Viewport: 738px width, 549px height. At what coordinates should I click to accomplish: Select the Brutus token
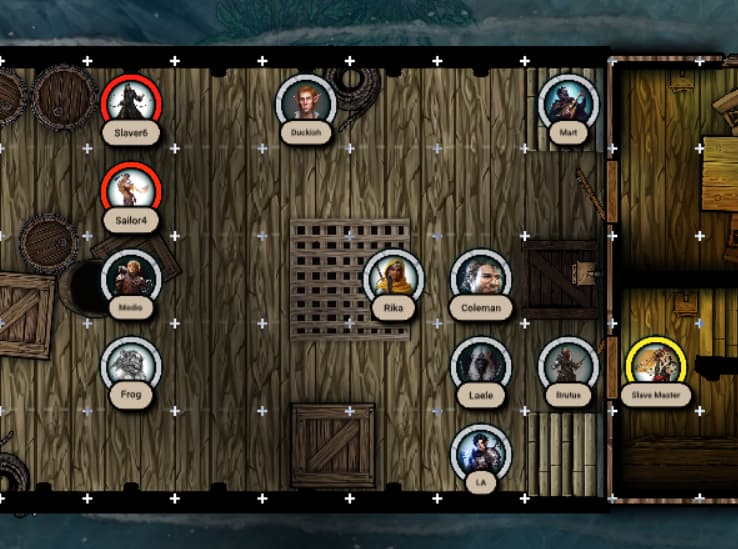568,365
